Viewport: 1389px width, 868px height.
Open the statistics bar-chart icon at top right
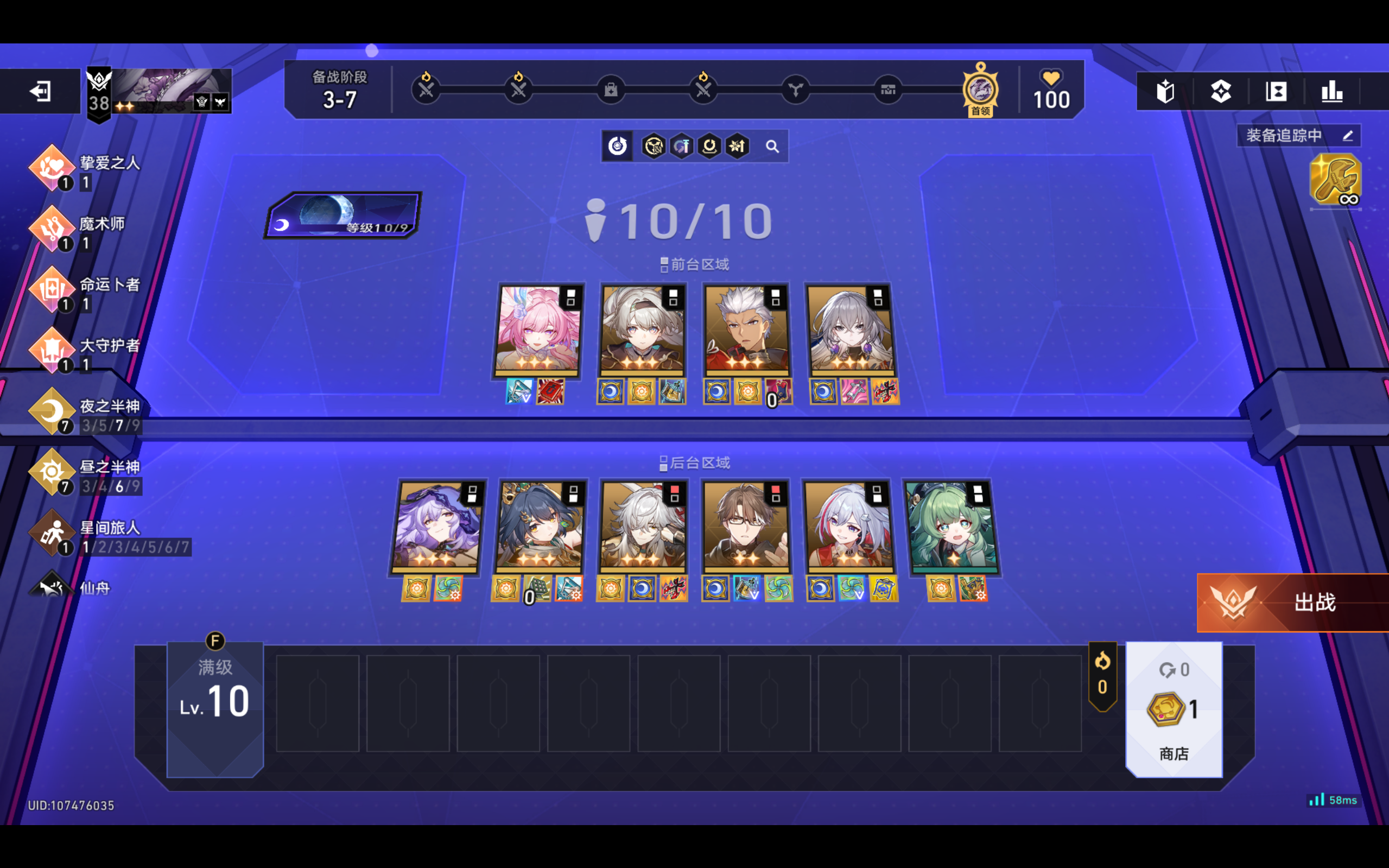[1333, 91]
